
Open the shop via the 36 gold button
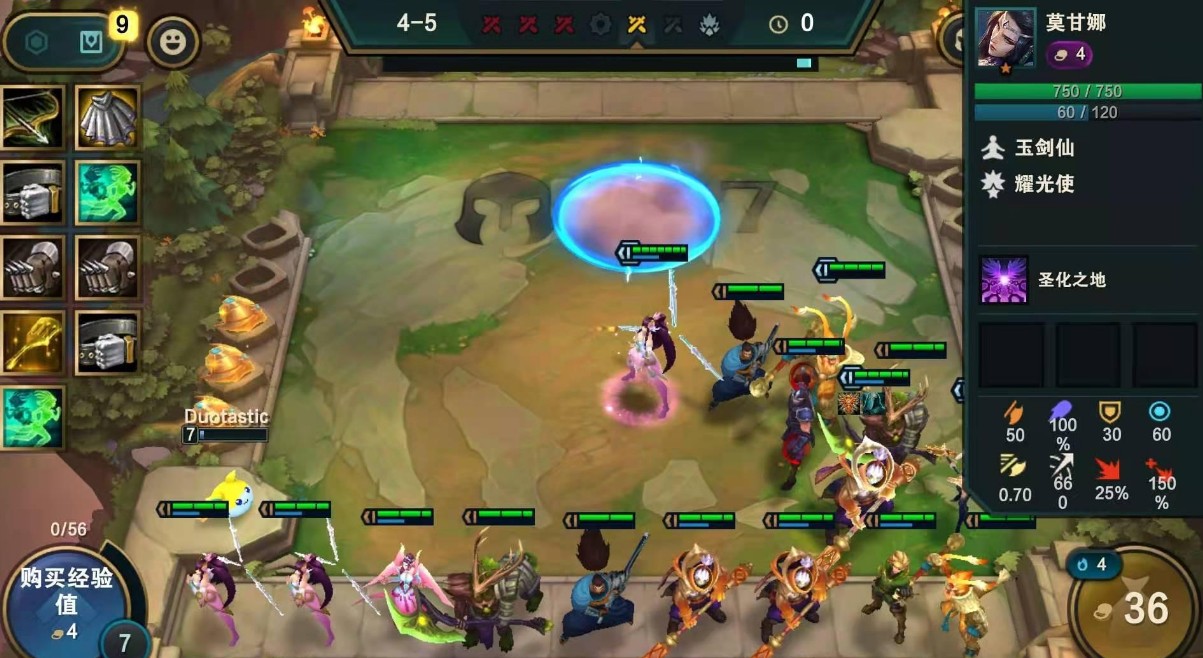1135,605
